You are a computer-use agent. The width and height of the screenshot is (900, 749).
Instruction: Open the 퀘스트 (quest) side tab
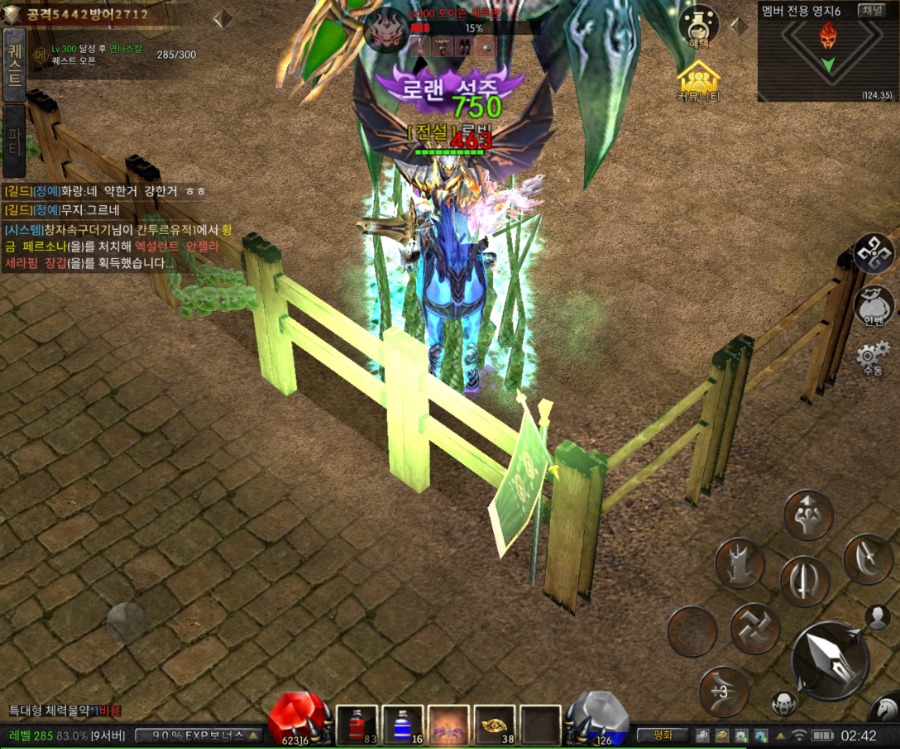[14, 61]
